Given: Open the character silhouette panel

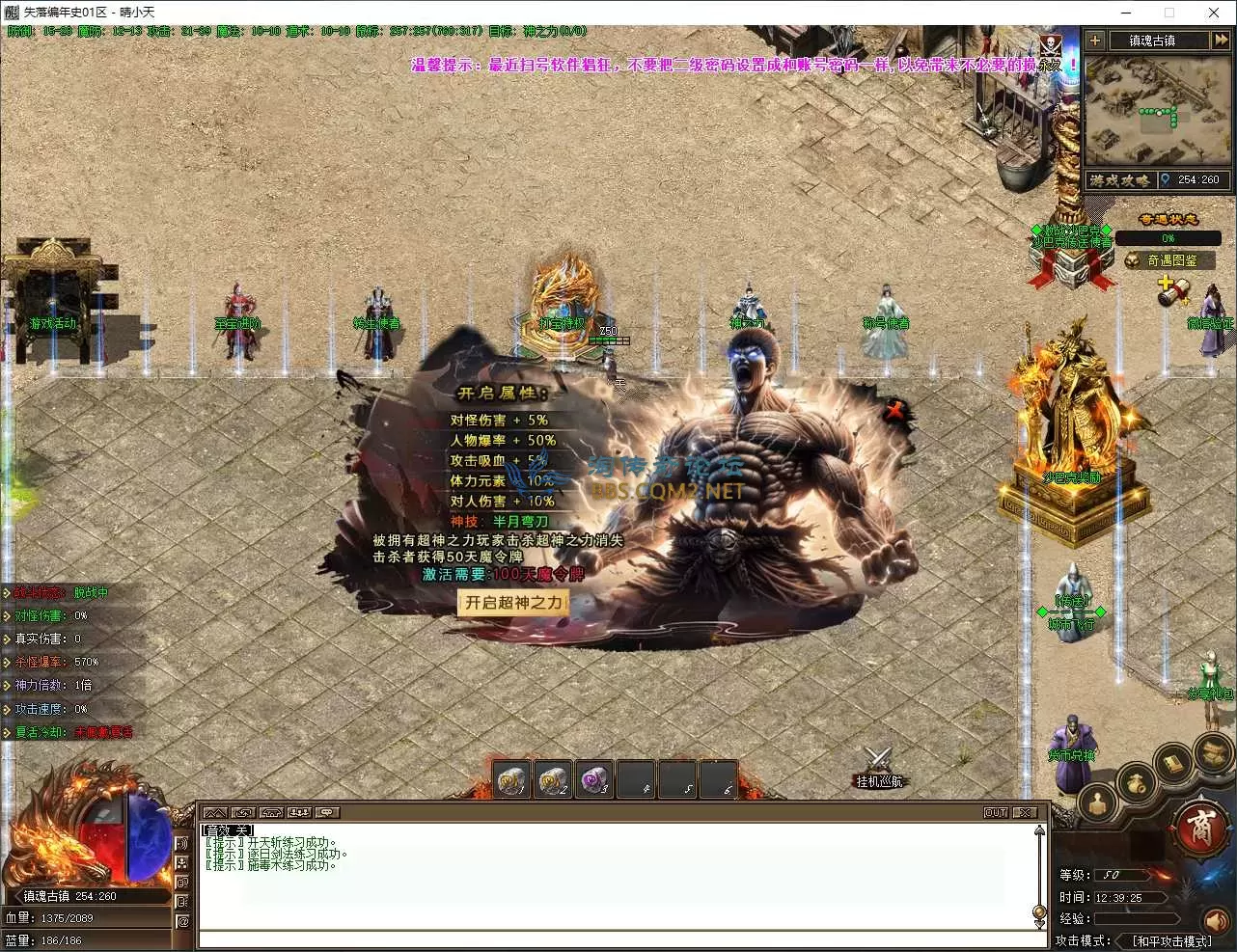Looking at the screenshot, I should (x=1097, y=801).
